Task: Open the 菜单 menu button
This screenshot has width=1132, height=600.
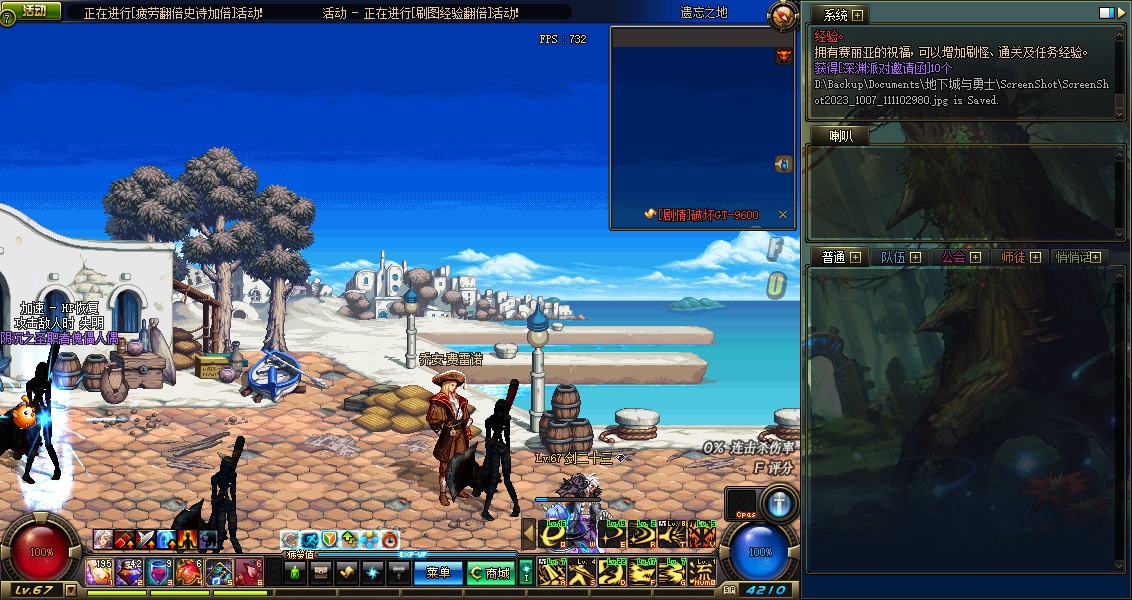Action: (x=439, y=573)
